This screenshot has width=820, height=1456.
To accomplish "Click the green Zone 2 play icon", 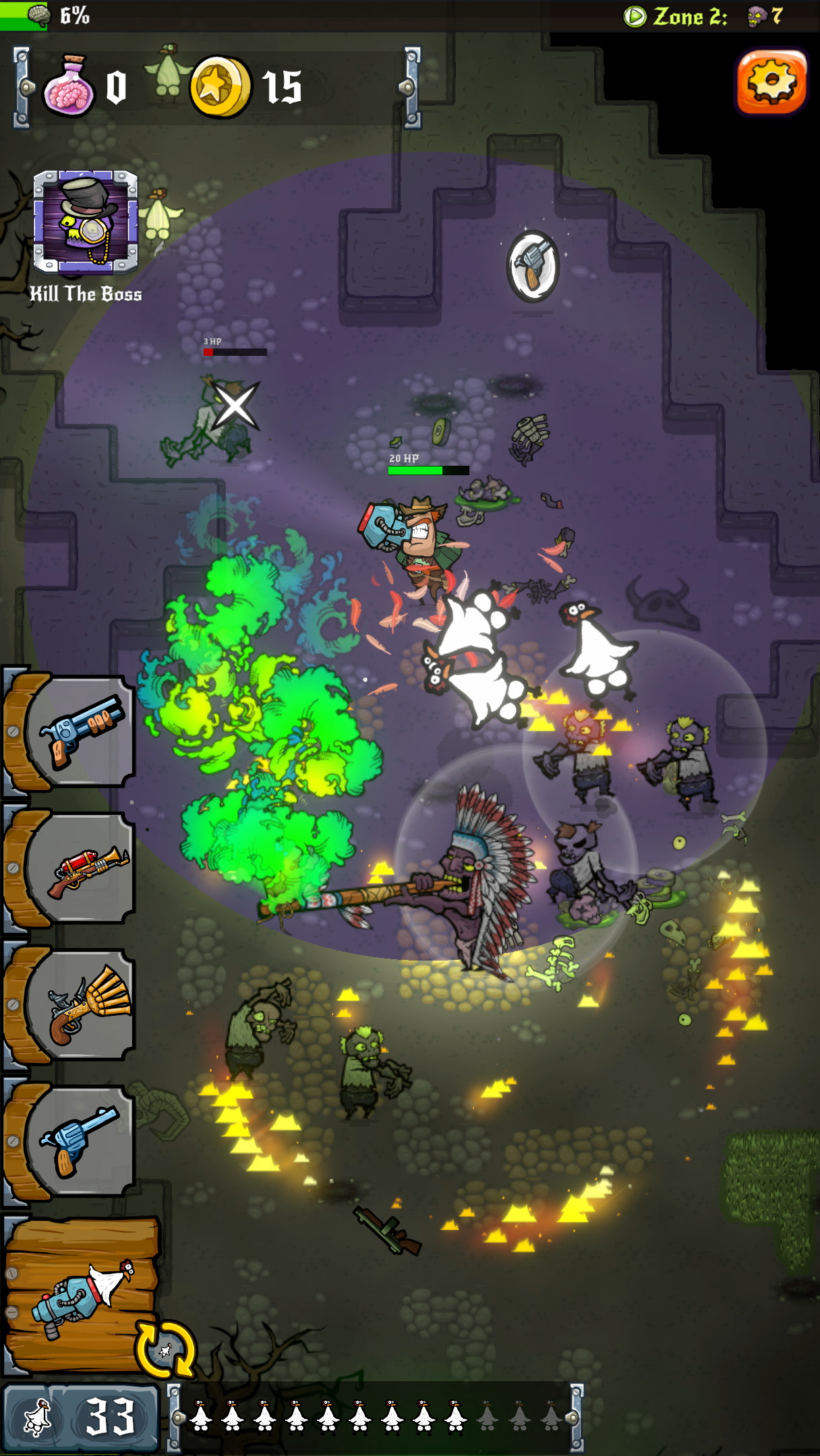I will pos(635,16).
